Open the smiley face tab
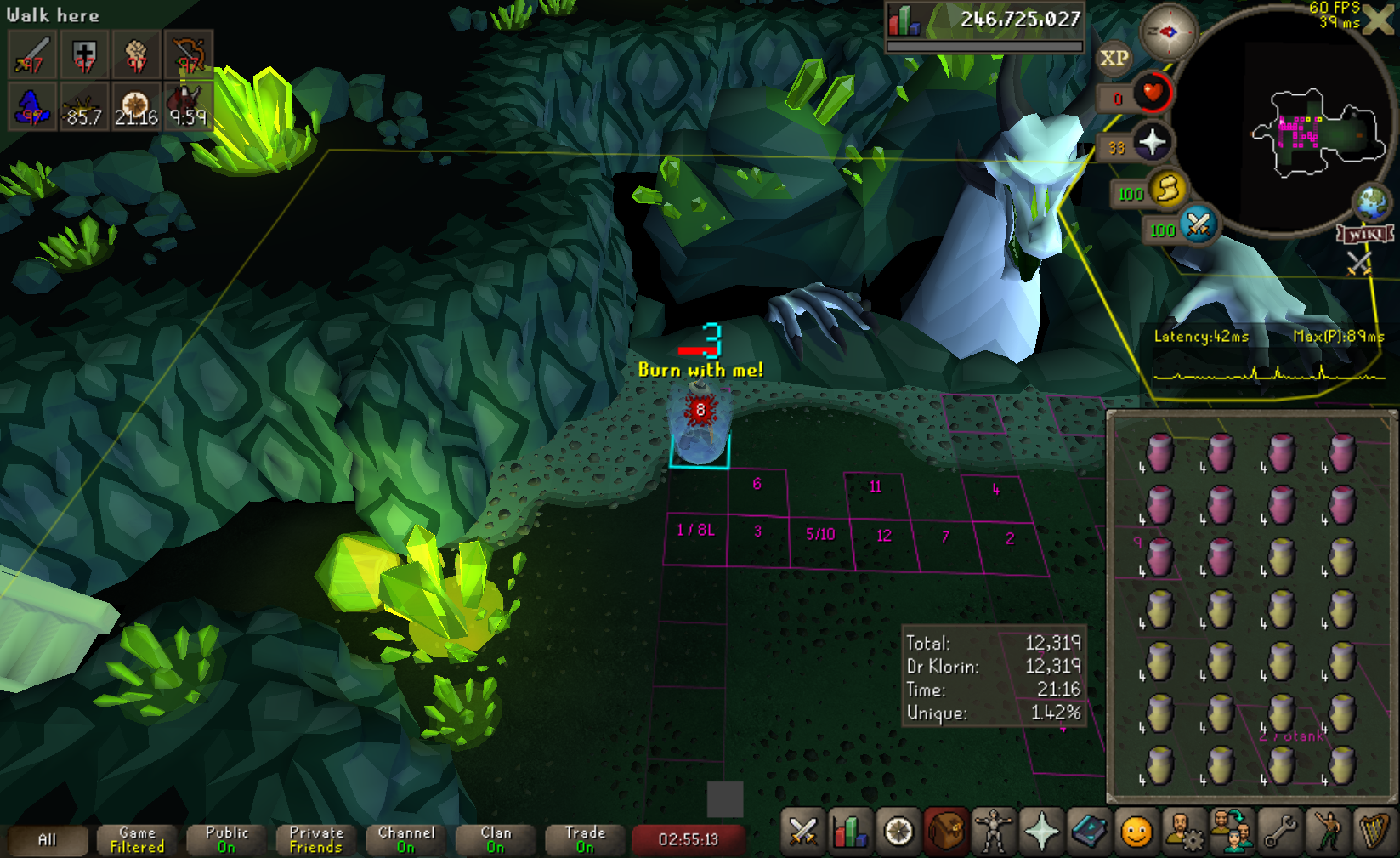This screenshot has width=1400, height=858. pyautogui.click(x=1136, y=832)
